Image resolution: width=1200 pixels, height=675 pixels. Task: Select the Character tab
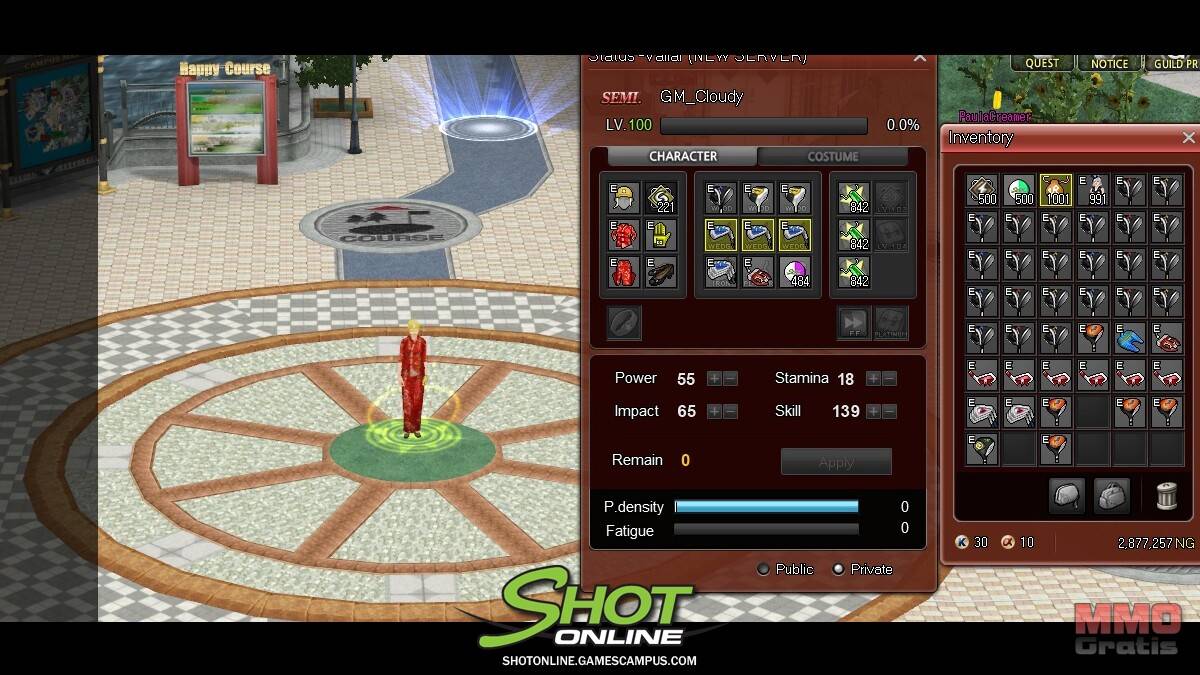tap(683, 157)
